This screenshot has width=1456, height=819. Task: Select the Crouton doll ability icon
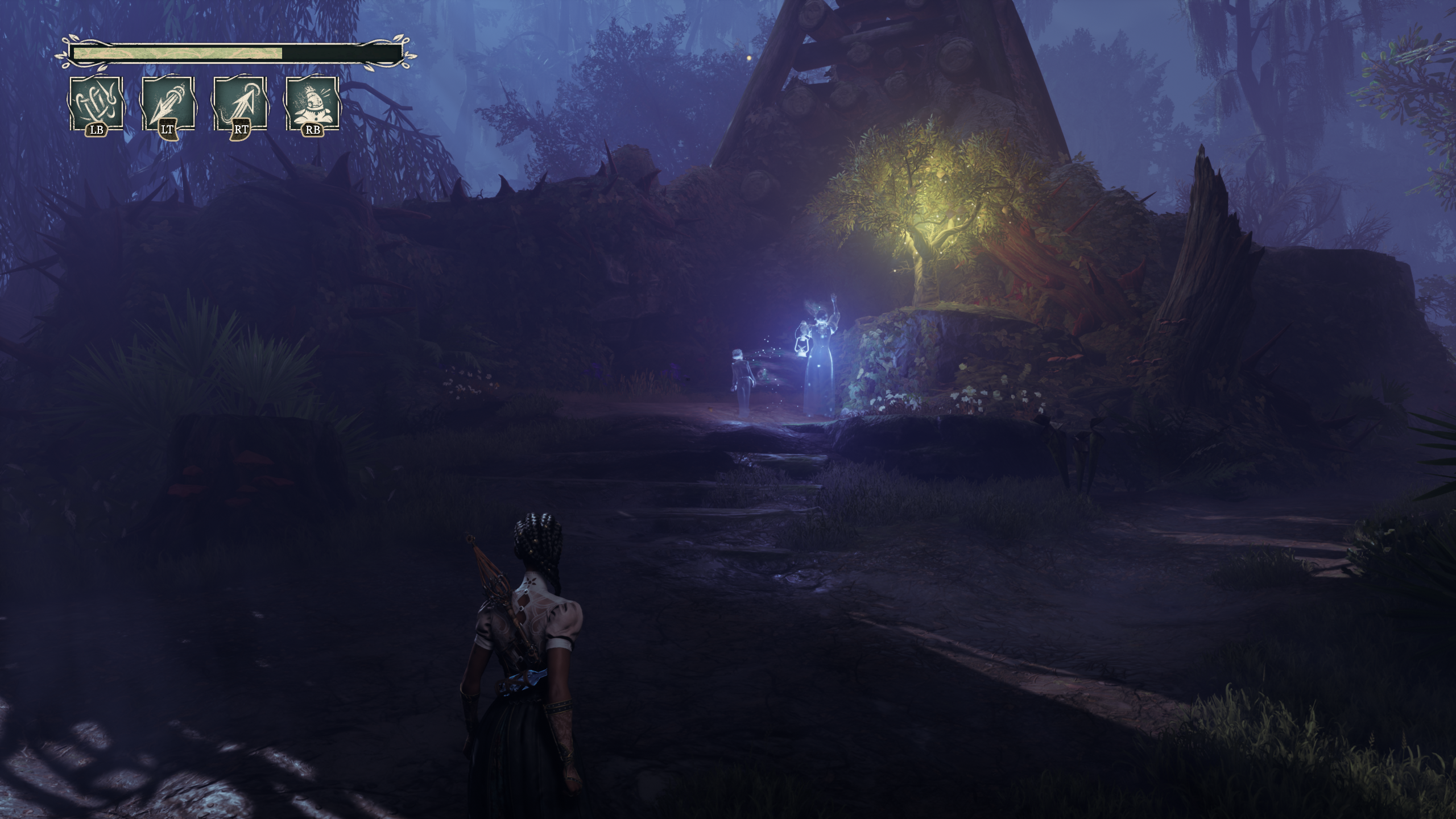click(x=312, y=105)
